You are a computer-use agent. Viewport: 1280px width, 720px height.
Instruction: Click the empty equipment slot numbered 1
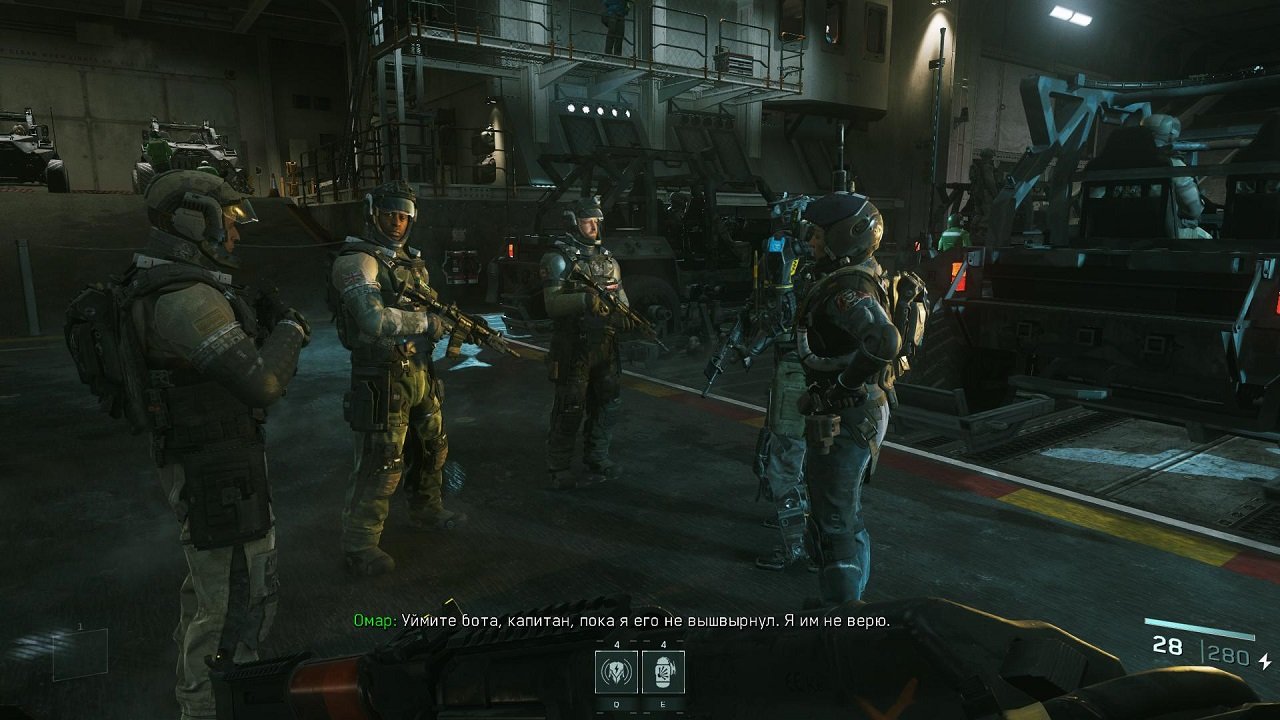pos(80,653)
